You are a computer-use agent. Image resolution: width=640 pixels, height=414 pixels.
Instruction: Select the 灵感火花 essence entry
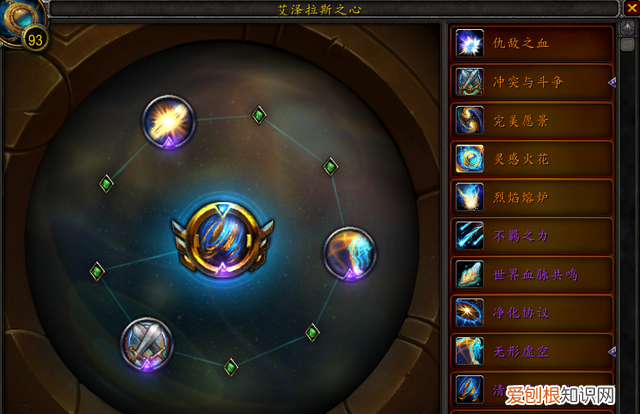532,158
